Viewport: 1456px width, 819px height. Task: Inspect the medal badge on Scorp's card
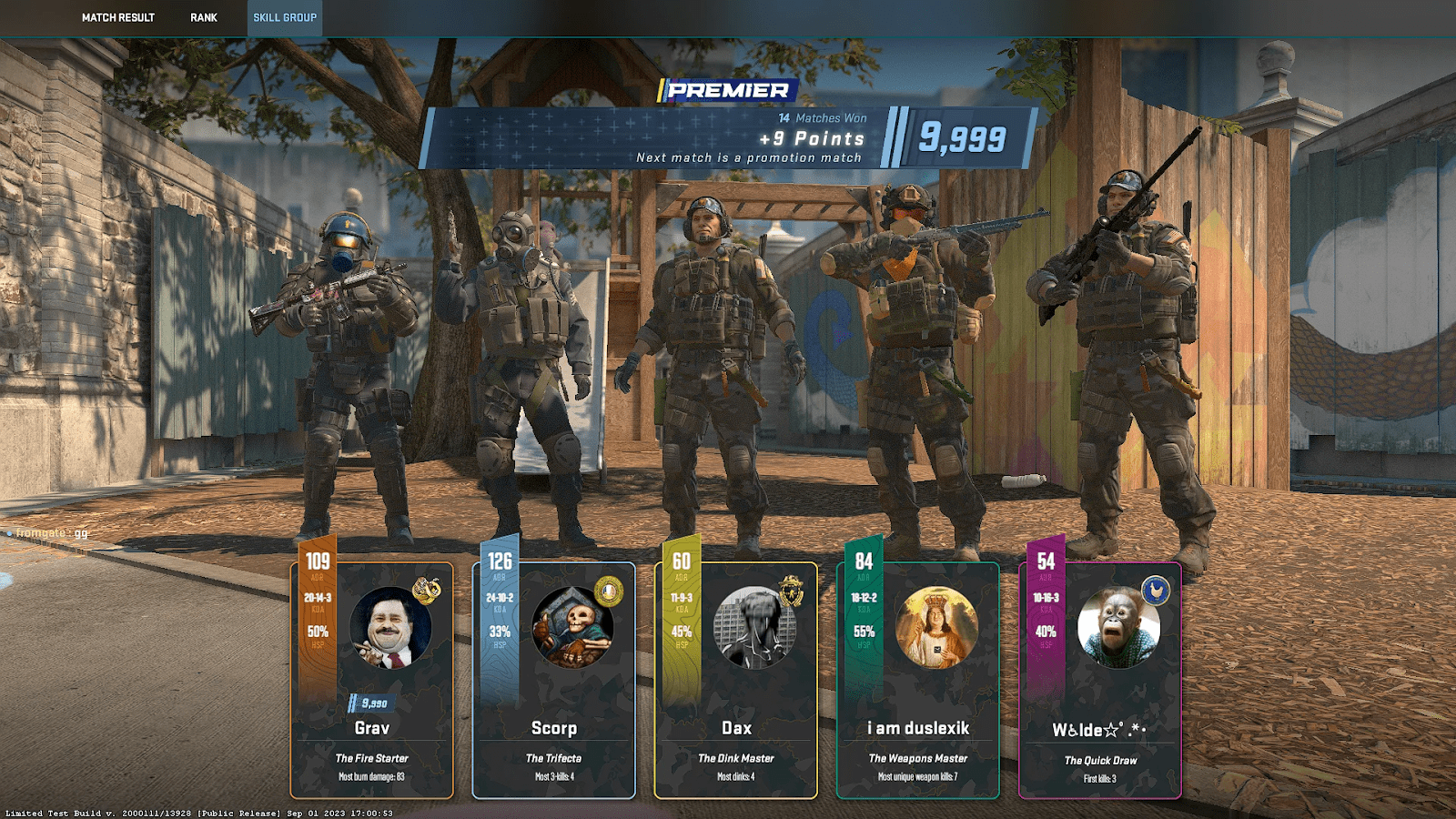point(609,592)
